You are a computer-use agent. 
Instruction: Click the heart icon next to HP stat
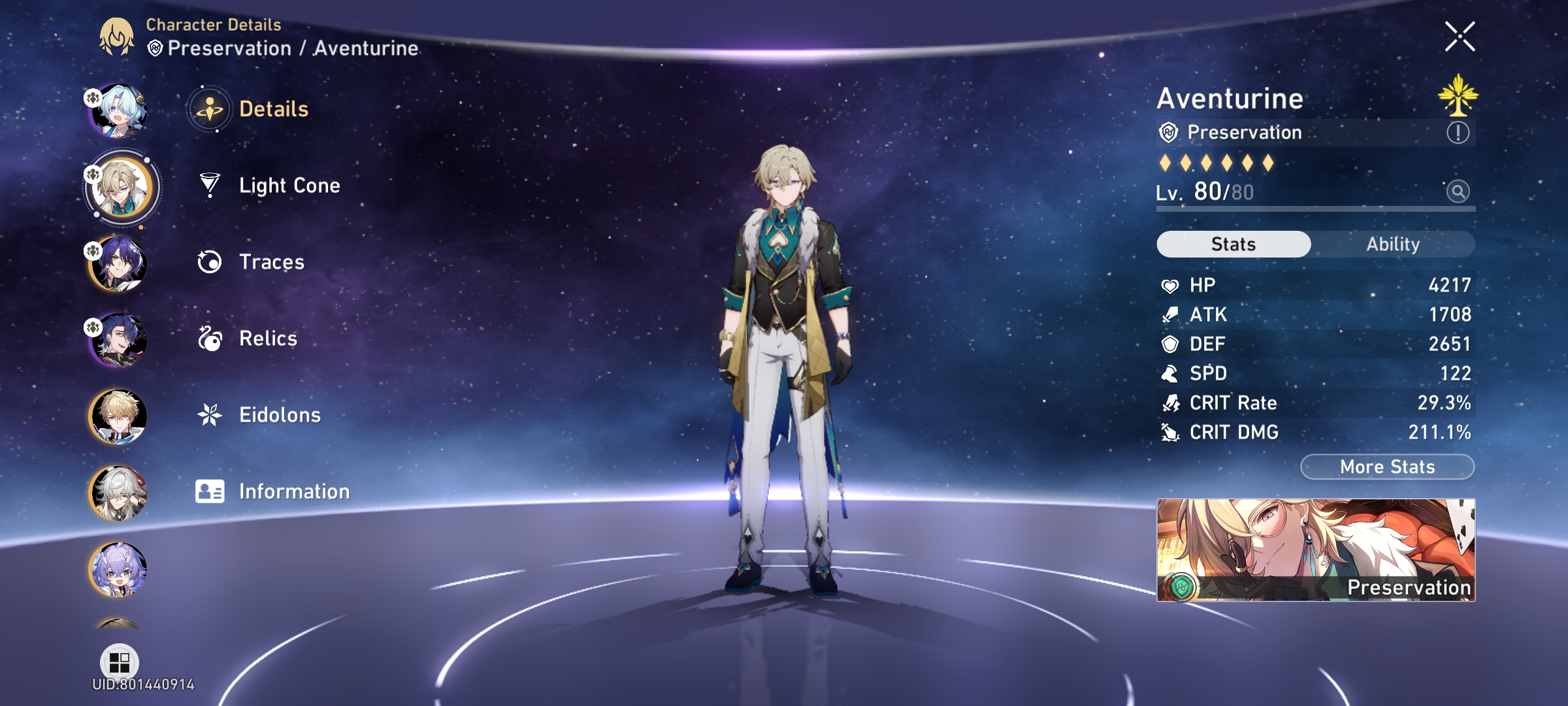point(1172,285)
